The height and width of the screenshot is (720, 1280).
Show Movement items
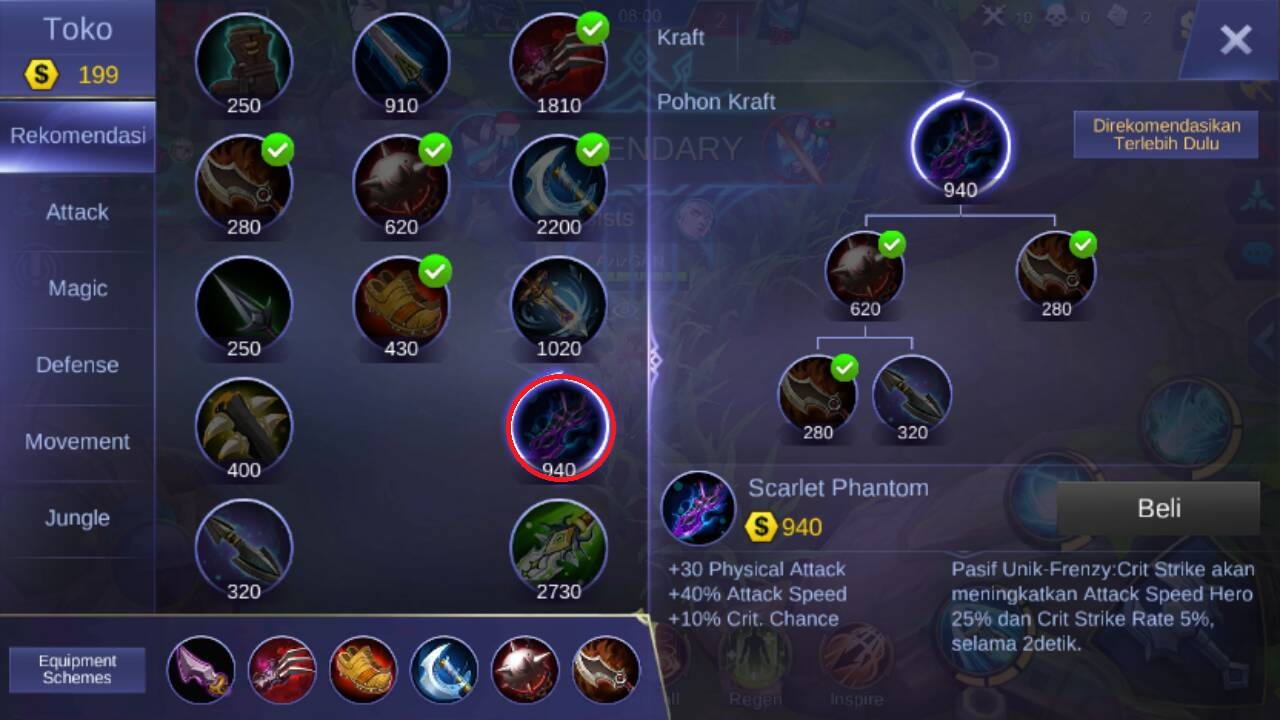click(77, 442)
